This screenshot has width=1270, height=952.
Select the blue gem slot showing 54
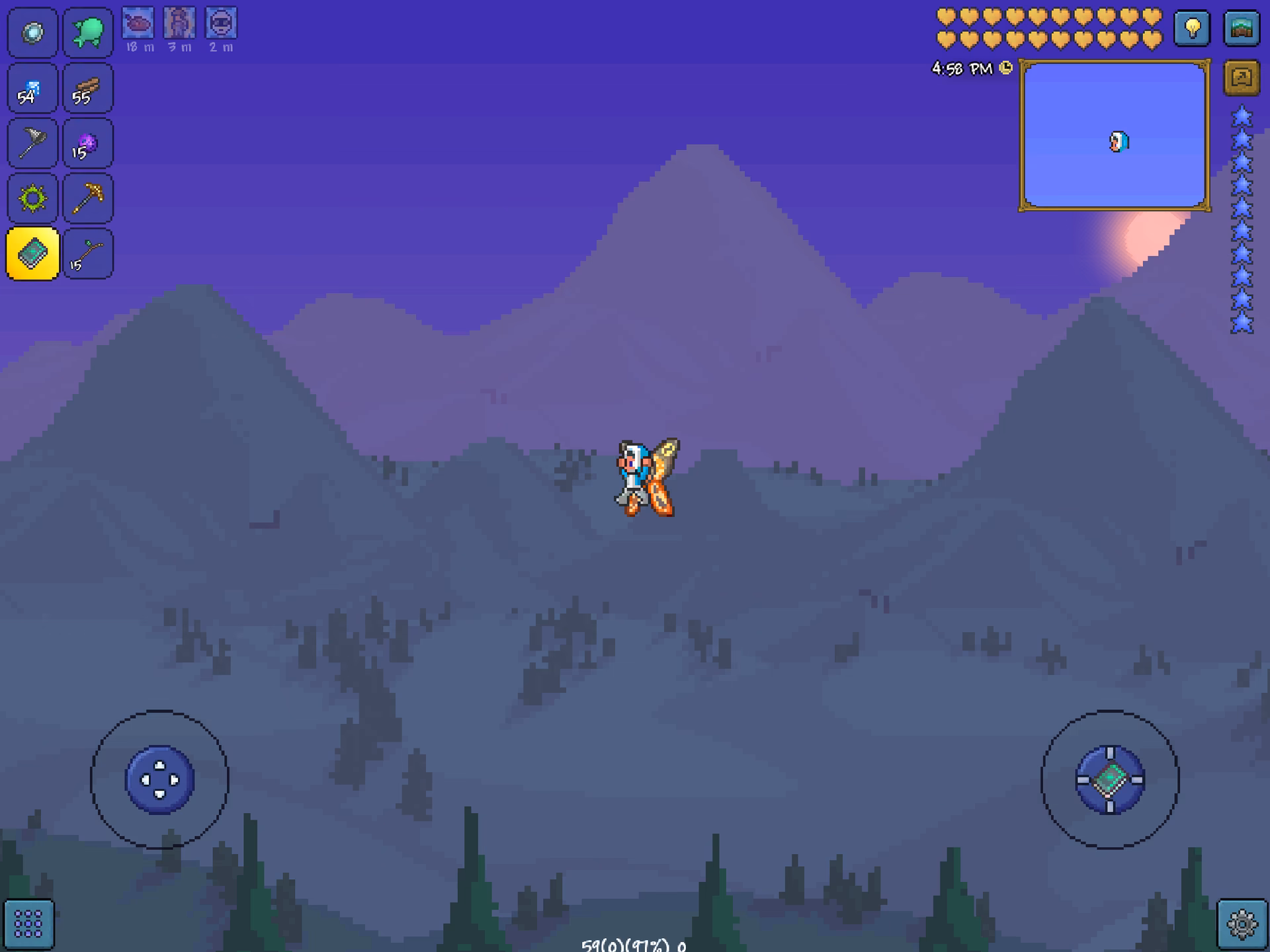tap(31, 88)
